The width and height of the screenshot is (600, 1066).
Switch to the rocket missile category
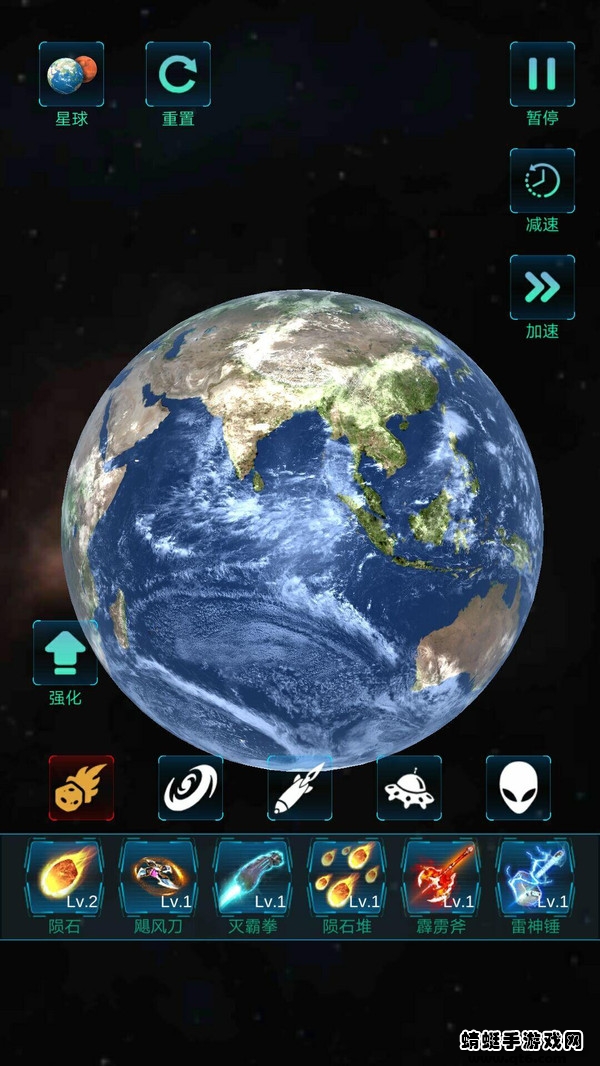coord(299,788)
